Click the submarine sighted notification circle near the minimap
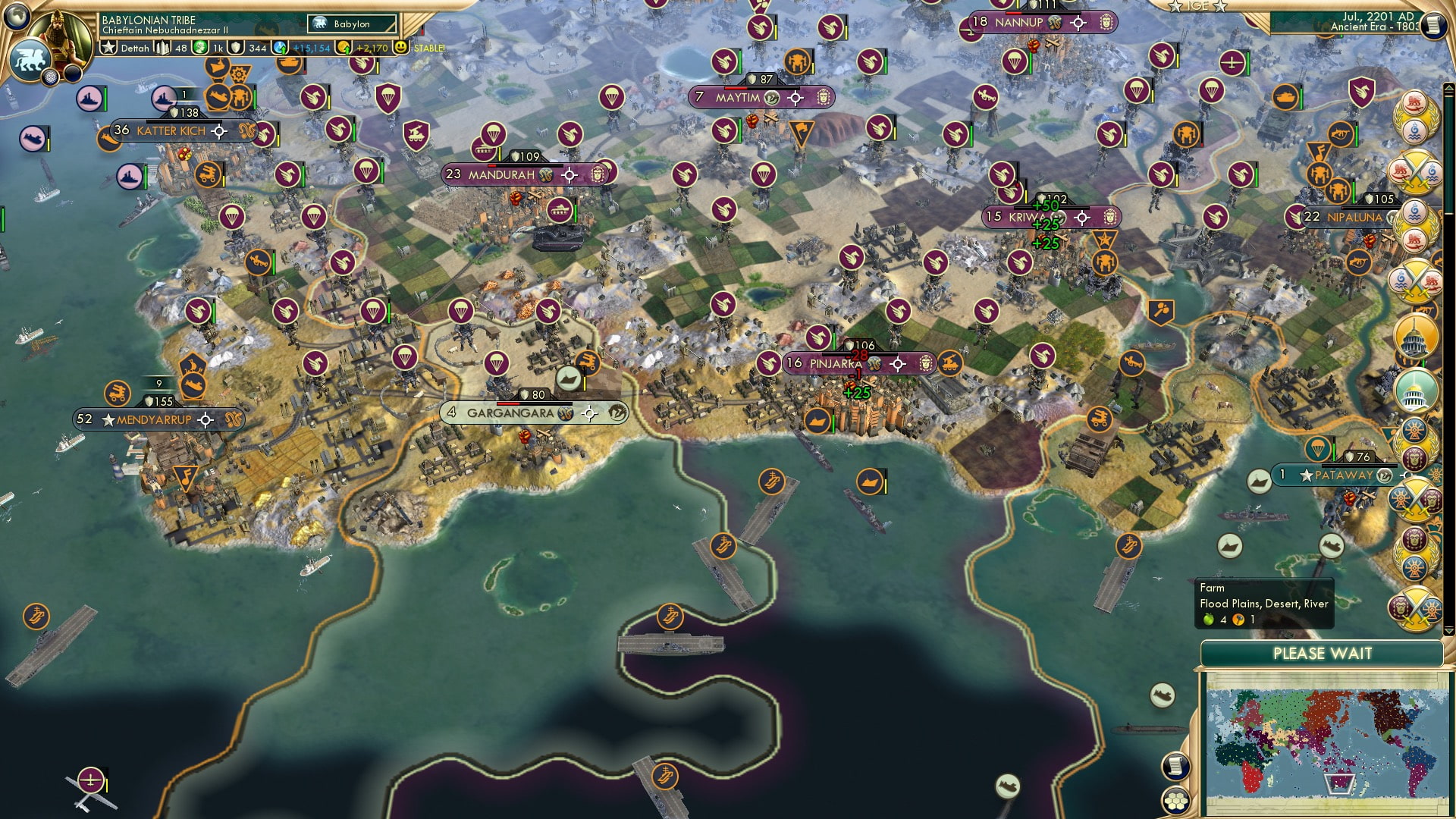Viewport: 1456px width, 819px height. point(1163,695)
